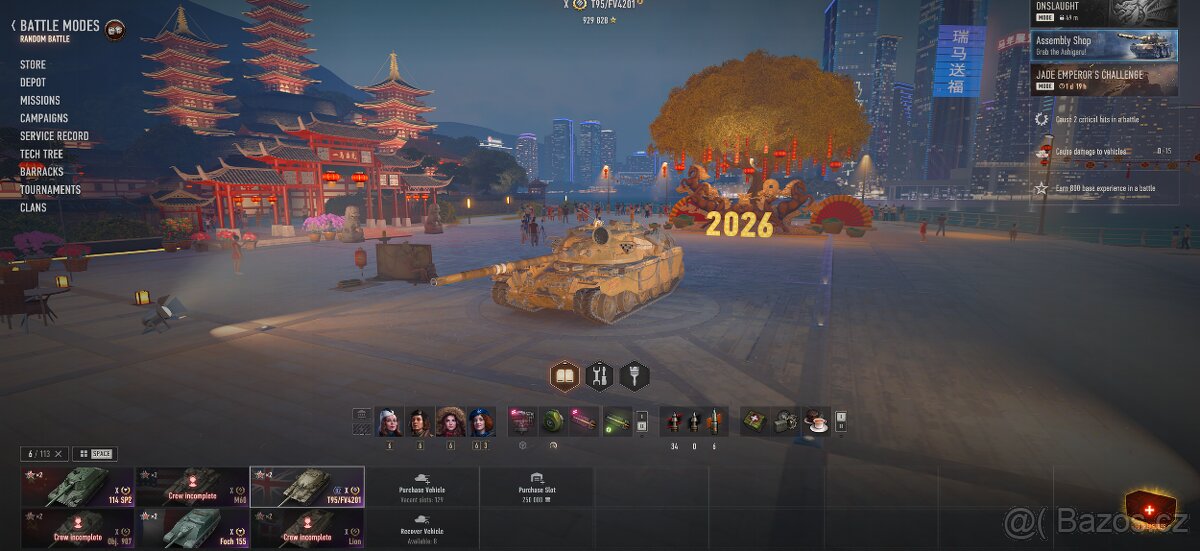Screen dimensions: 1200x551
Task: Open the Tech Tree
Action: (41, 154)
